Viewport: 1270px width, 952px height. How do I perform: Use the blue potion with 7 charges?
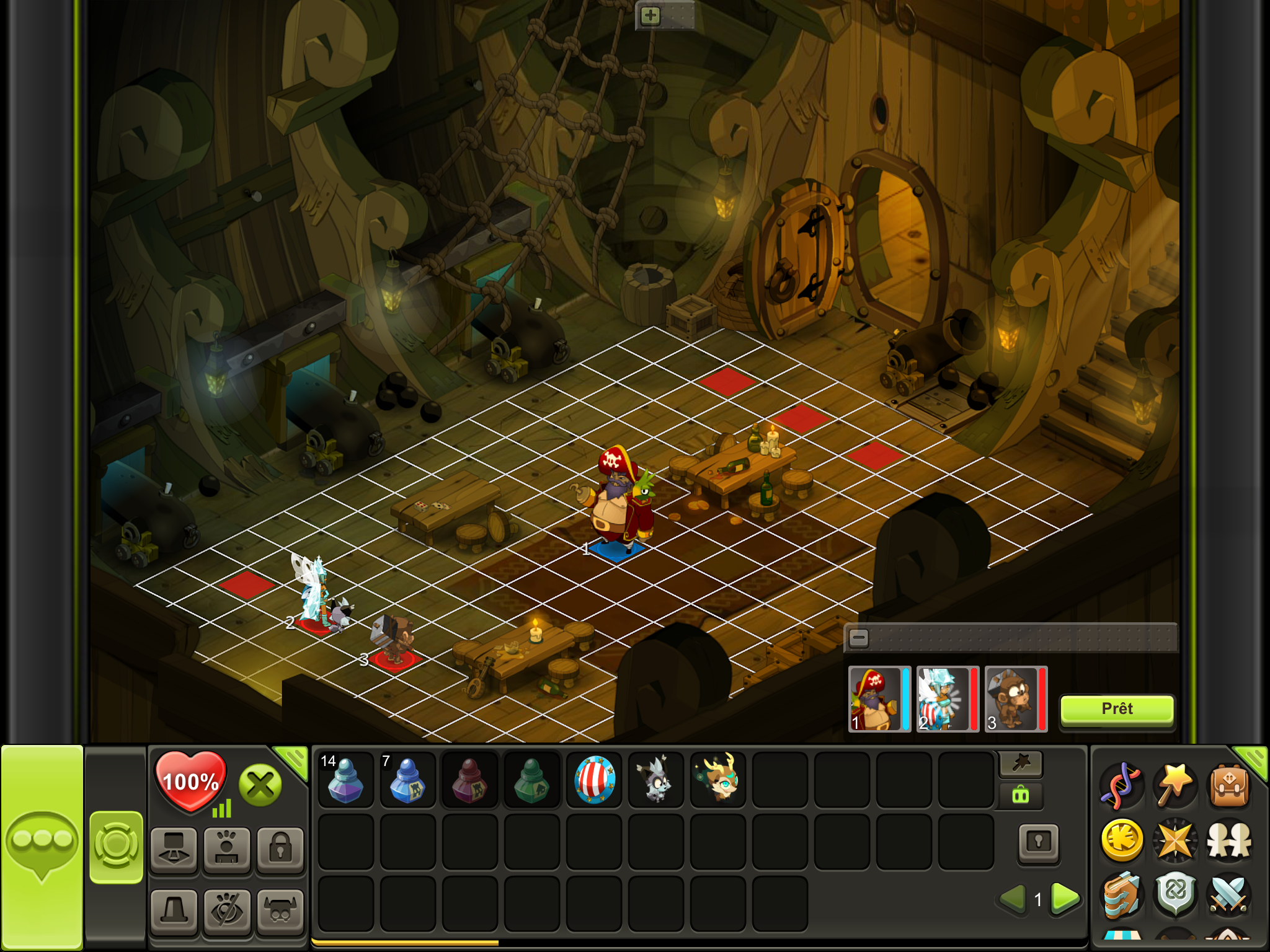point(407,780)
